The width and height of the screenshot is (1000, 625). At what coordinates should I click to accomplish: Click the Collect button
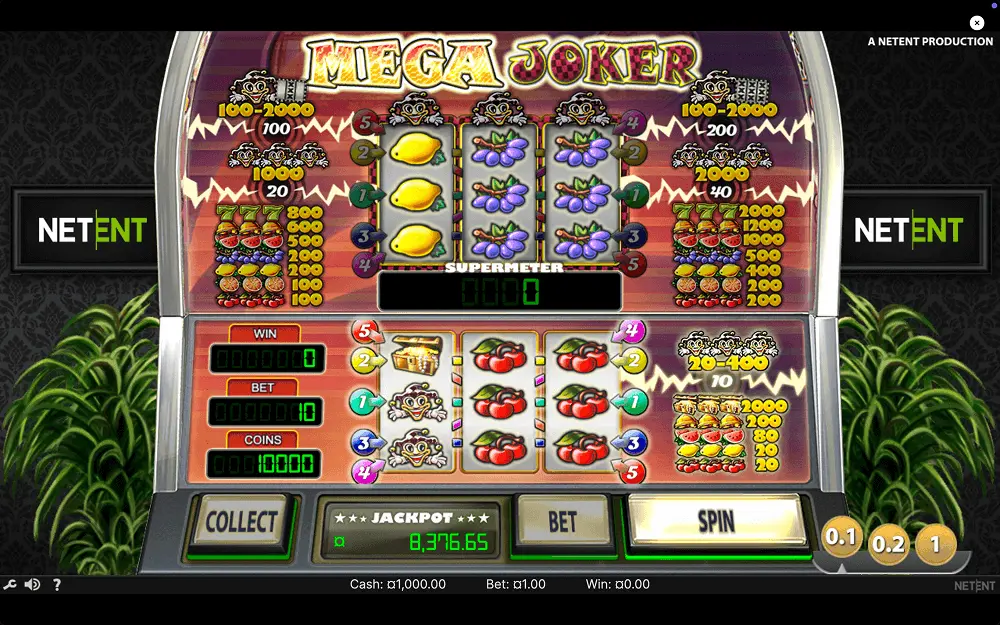coord(240,522)
